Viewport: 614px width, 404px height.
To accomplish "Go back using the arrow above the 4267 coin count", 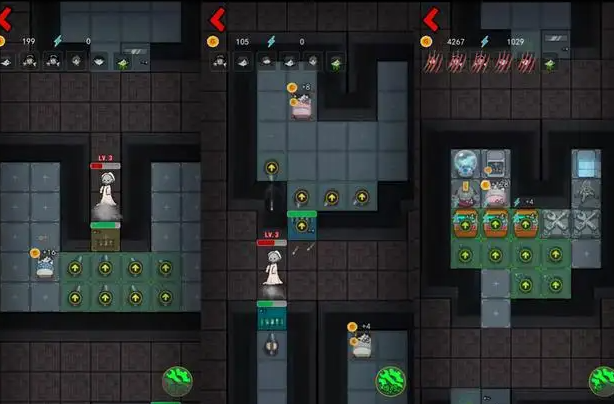I will (x=431, y=17).
